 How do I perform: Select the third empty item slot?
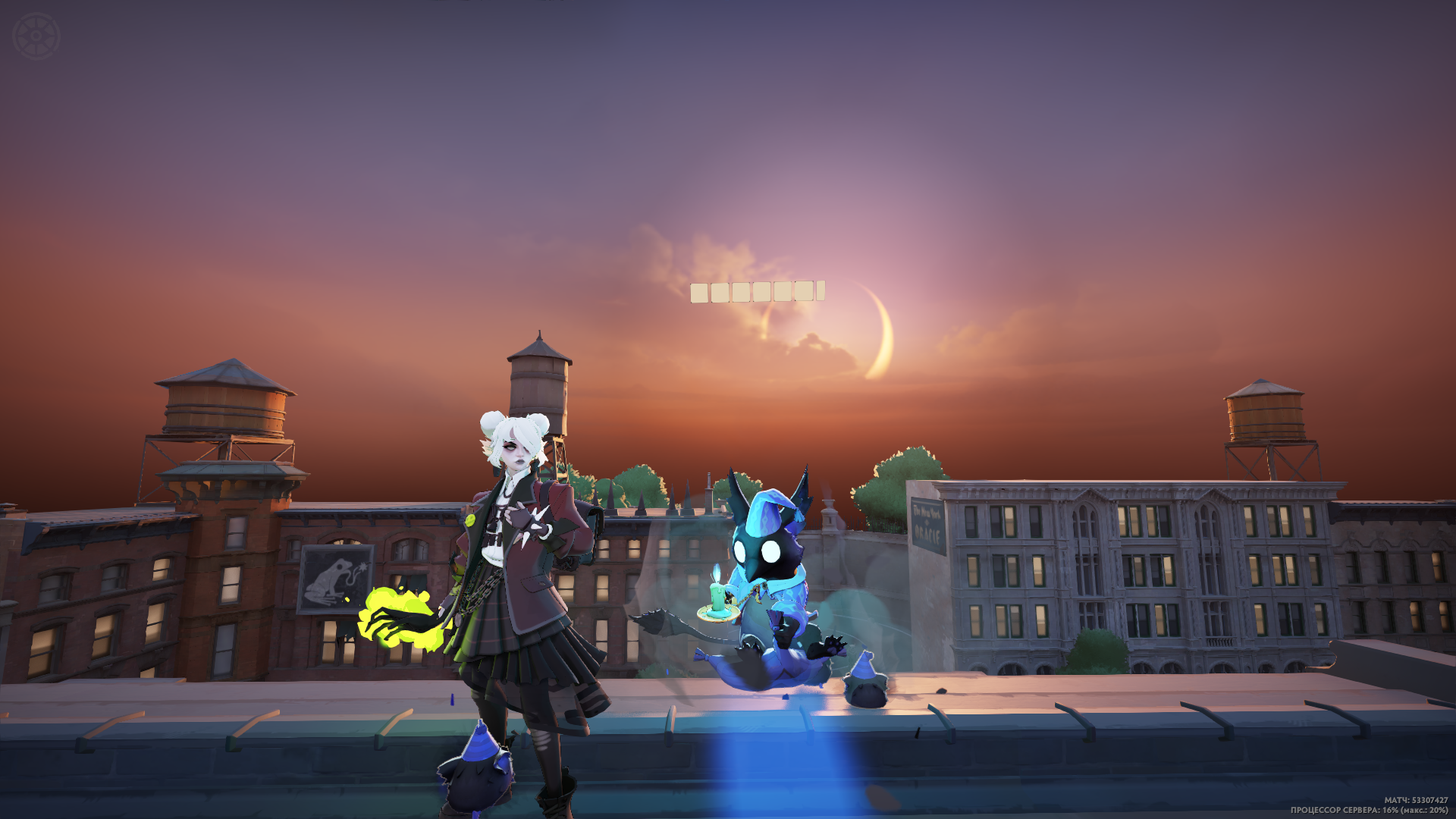tap(740, 292)
